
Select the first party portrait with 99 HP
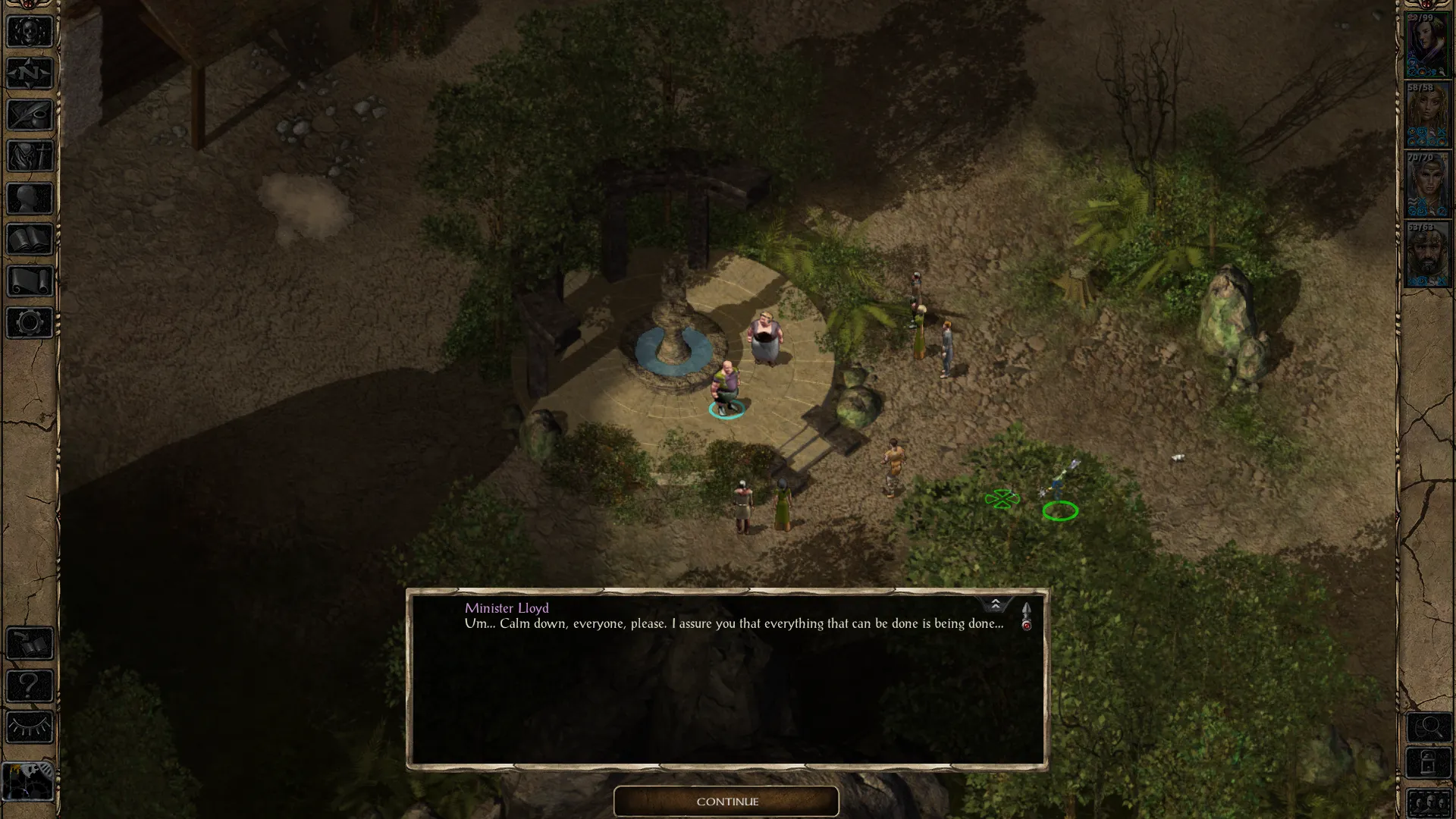pos(1427,45)
